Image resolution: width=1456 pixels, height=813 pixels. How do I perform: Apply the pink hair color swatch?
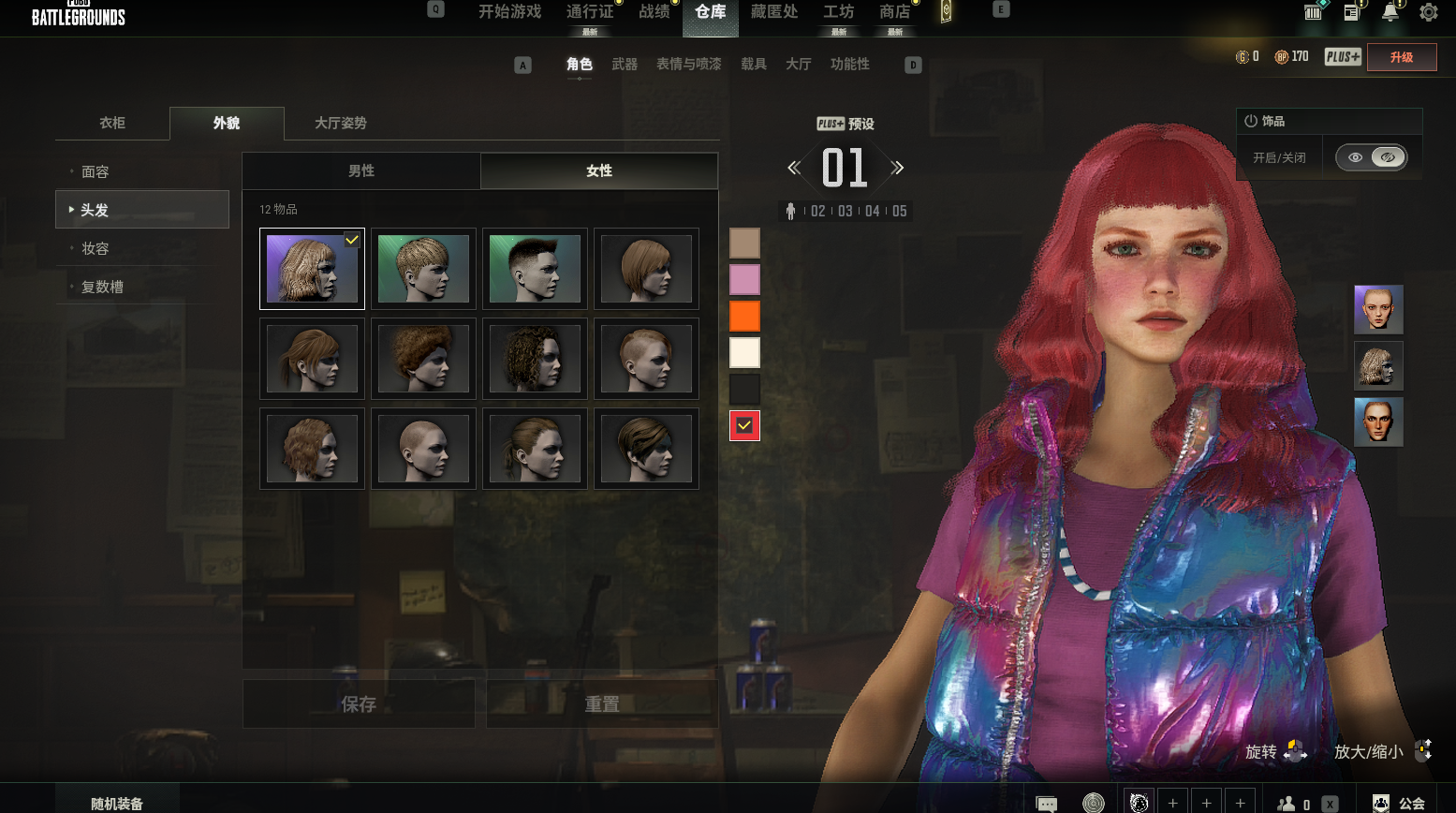coord(744,279)
